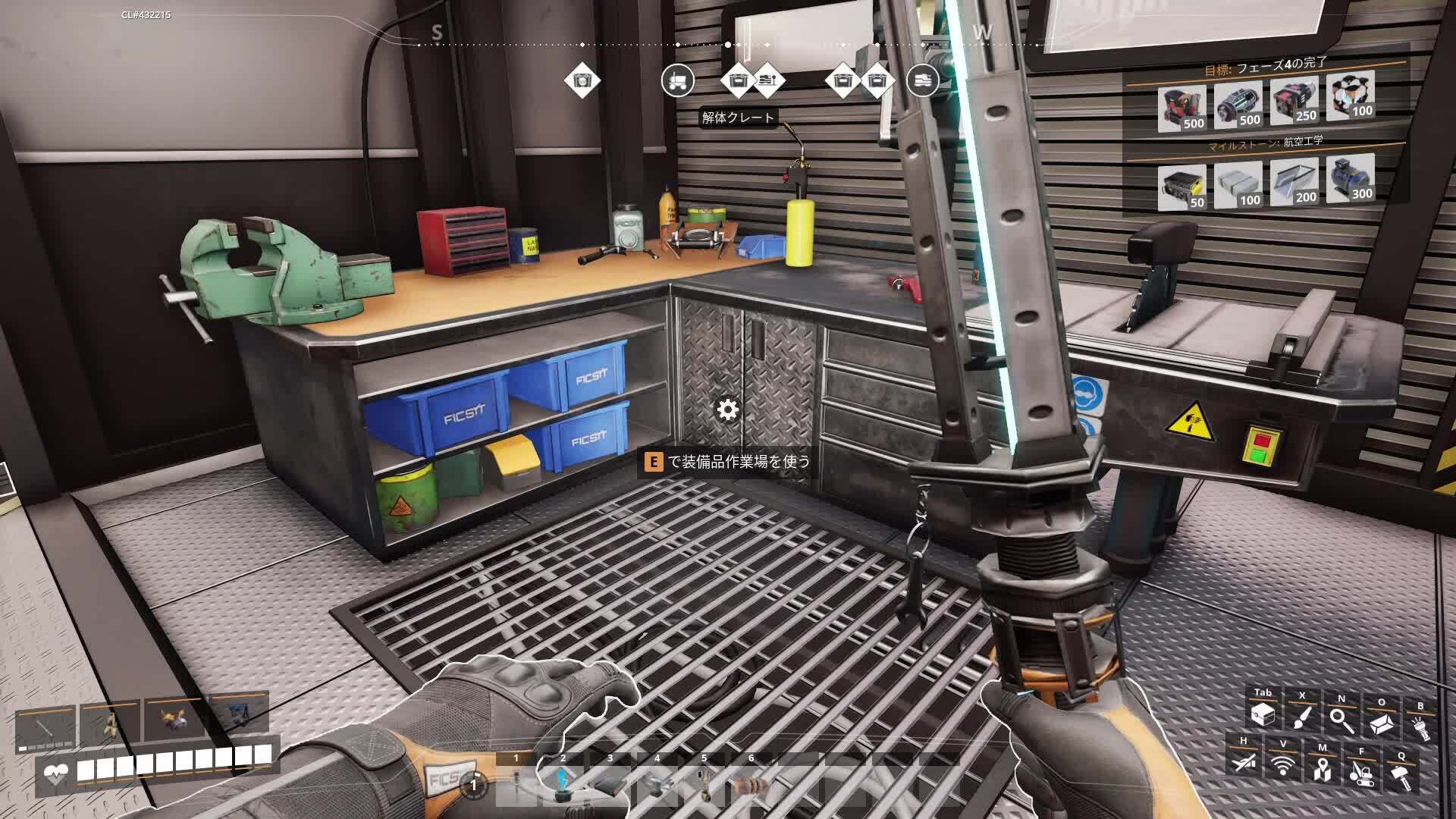The height and width of the screenshot is (819, 1456).
Task: Select the equipment slot showing the blue jetpack
Action: click(x=237, y=714)
